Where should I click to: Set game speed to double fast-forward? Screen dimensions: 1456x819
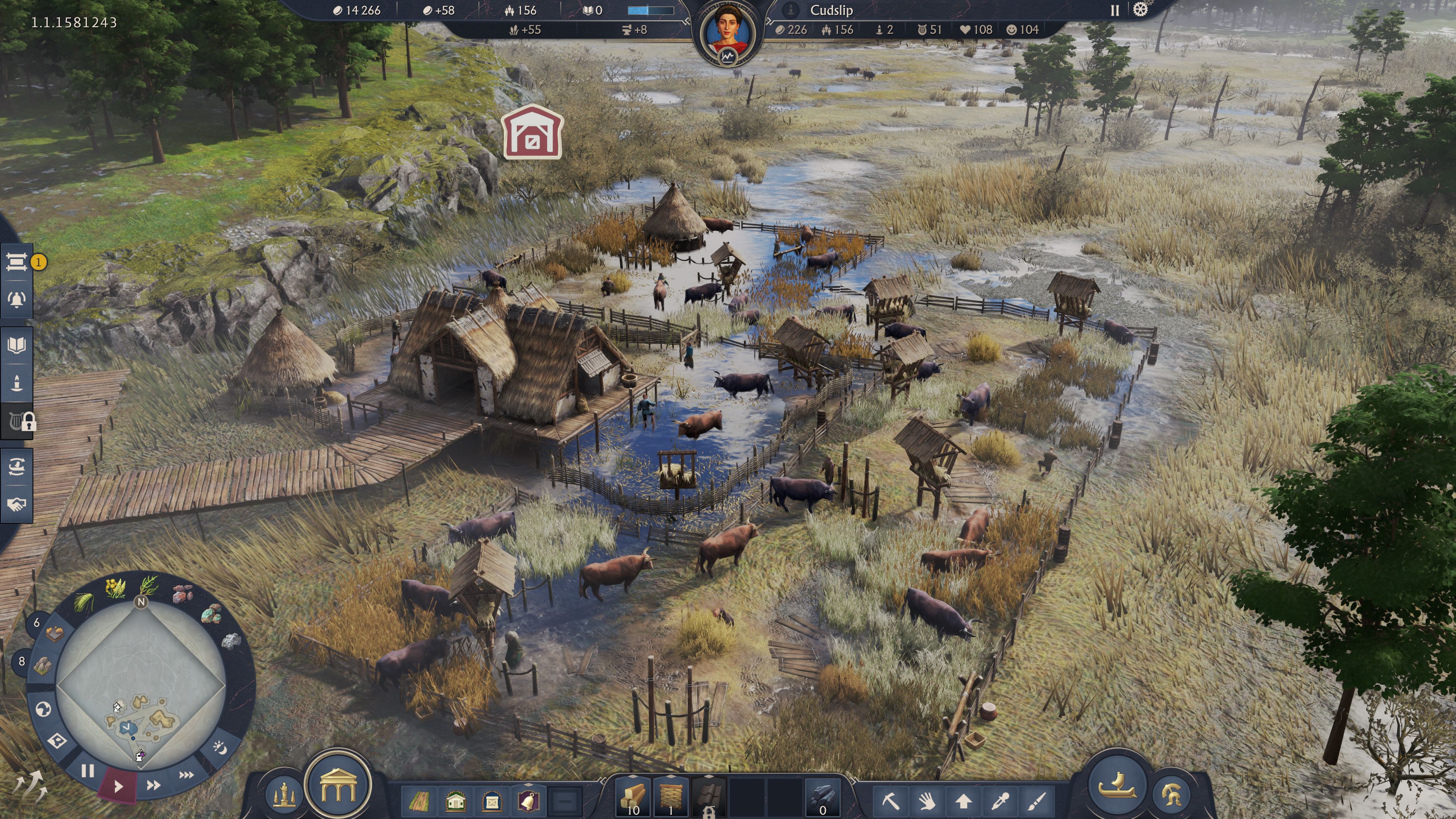tap(153, 784)
